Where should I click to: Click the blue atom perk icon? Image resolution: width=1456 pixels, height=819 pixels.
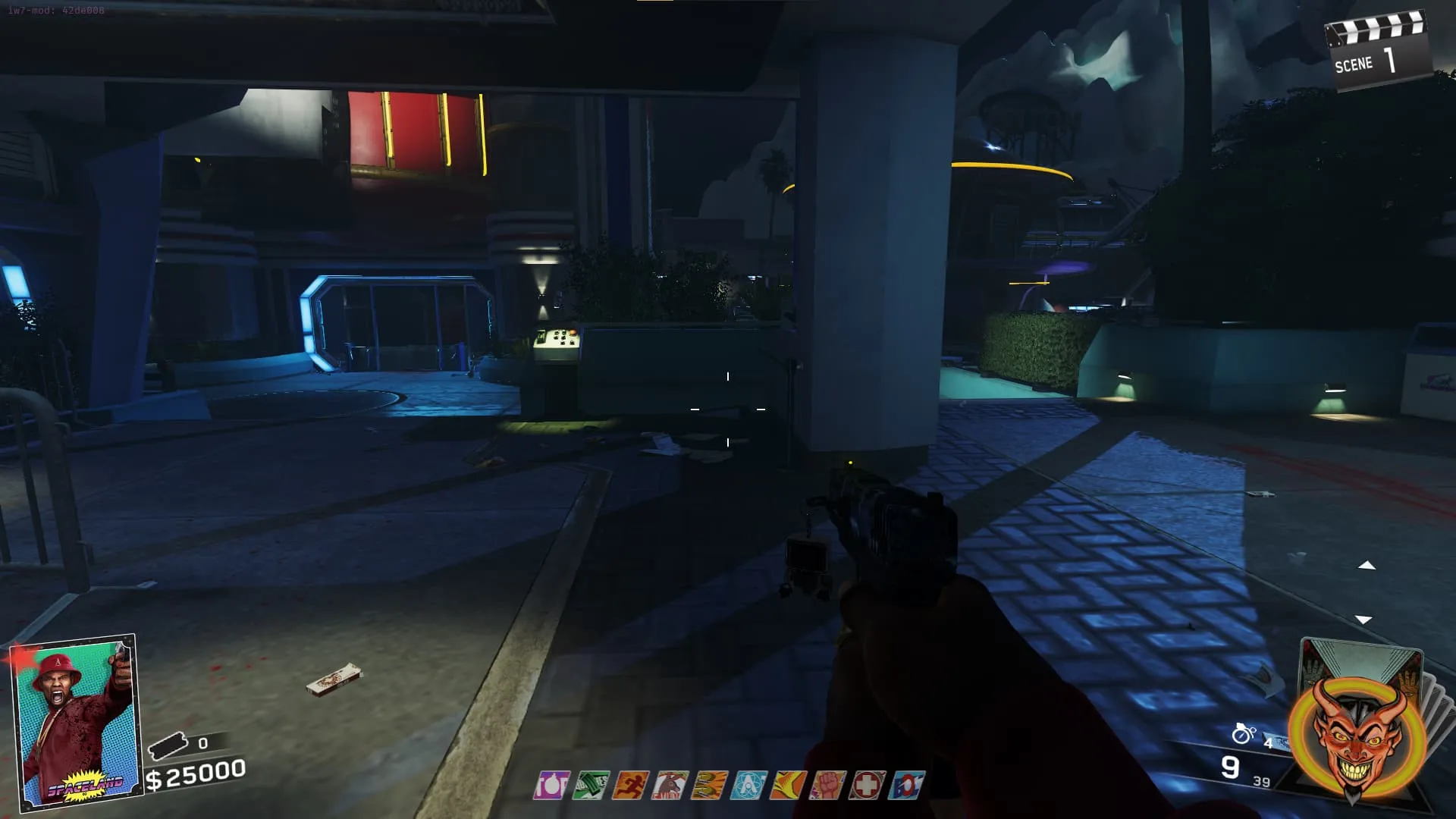point(748,786)
